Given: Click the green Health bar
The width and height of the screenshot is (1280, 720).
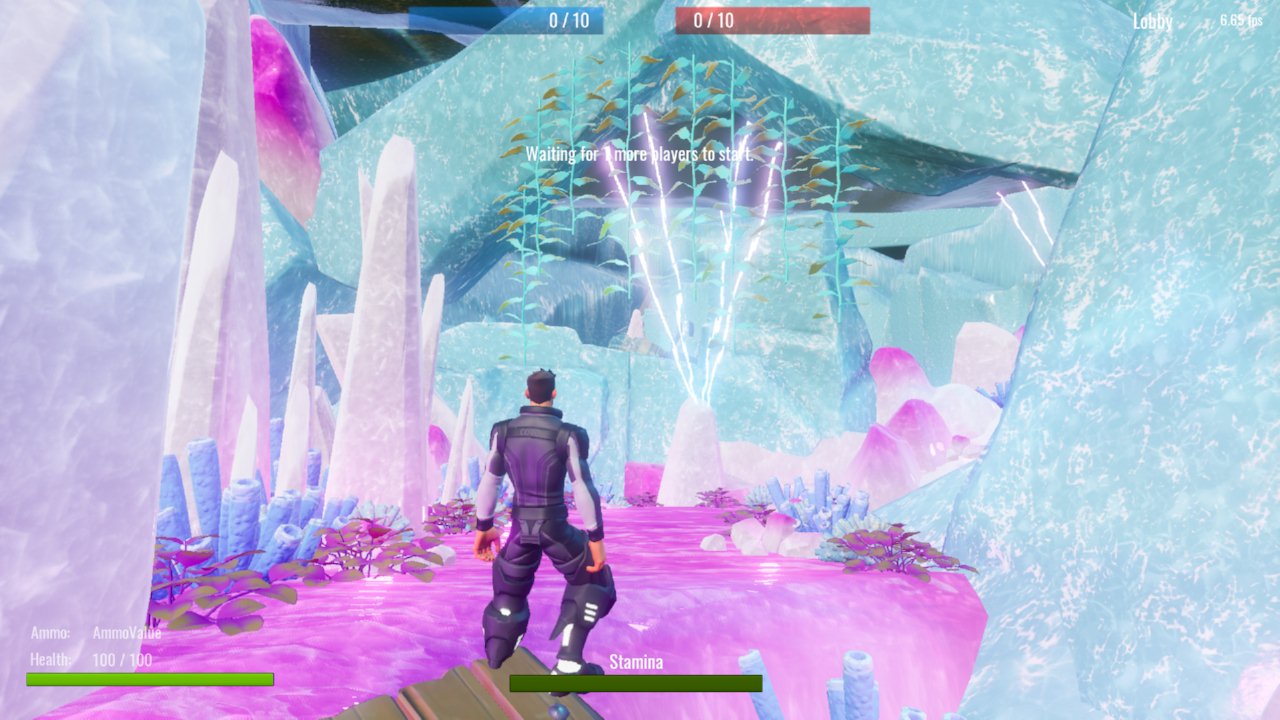Looking at the screenshot, I should [x=150, y=680].
